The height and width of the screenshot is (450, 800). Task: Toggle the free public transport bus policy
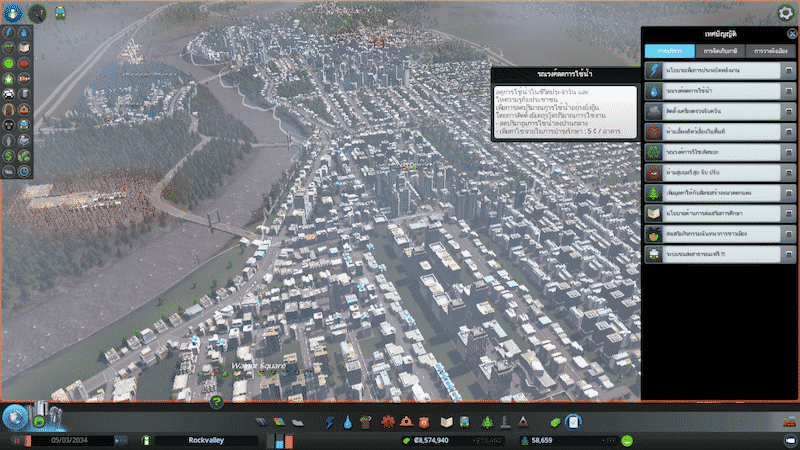click(789, 252)
